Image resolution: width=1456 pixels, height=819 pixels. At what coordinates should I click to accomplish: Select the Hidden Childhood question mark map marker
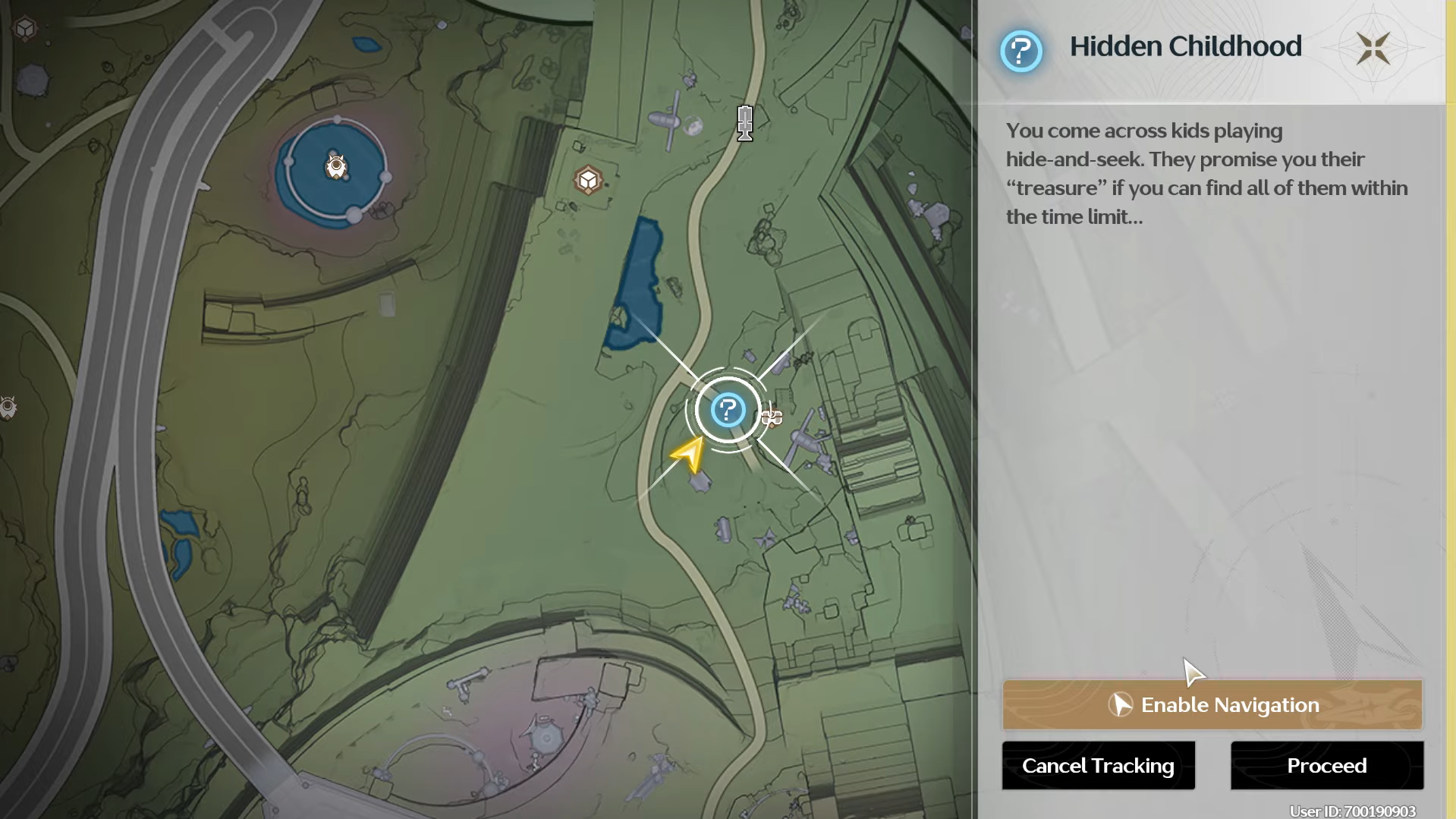pyautogui.click(x=728, y=411)
